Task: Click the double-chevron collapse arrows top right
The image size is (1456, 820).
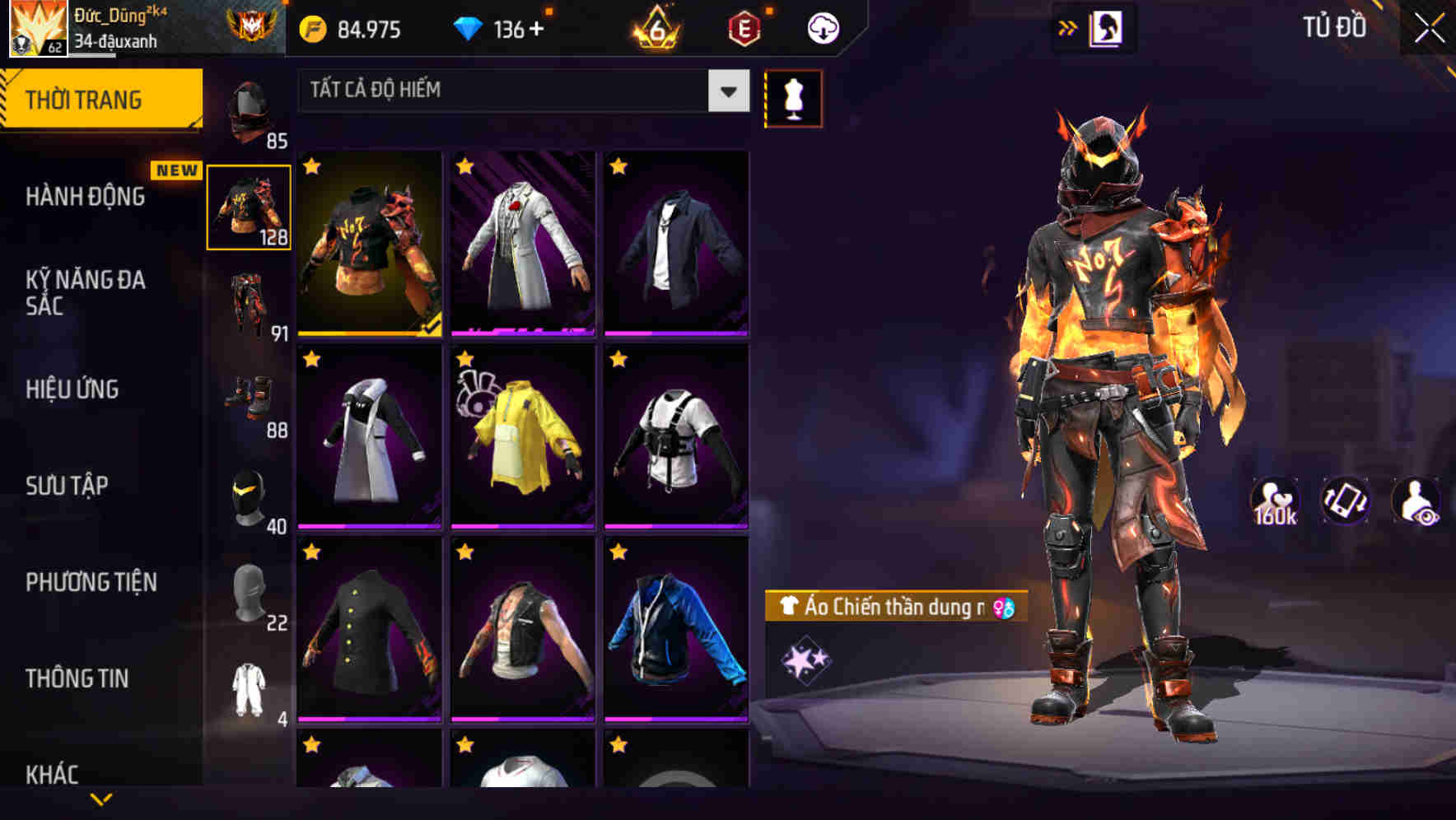Action: (x=1068, y=26)
